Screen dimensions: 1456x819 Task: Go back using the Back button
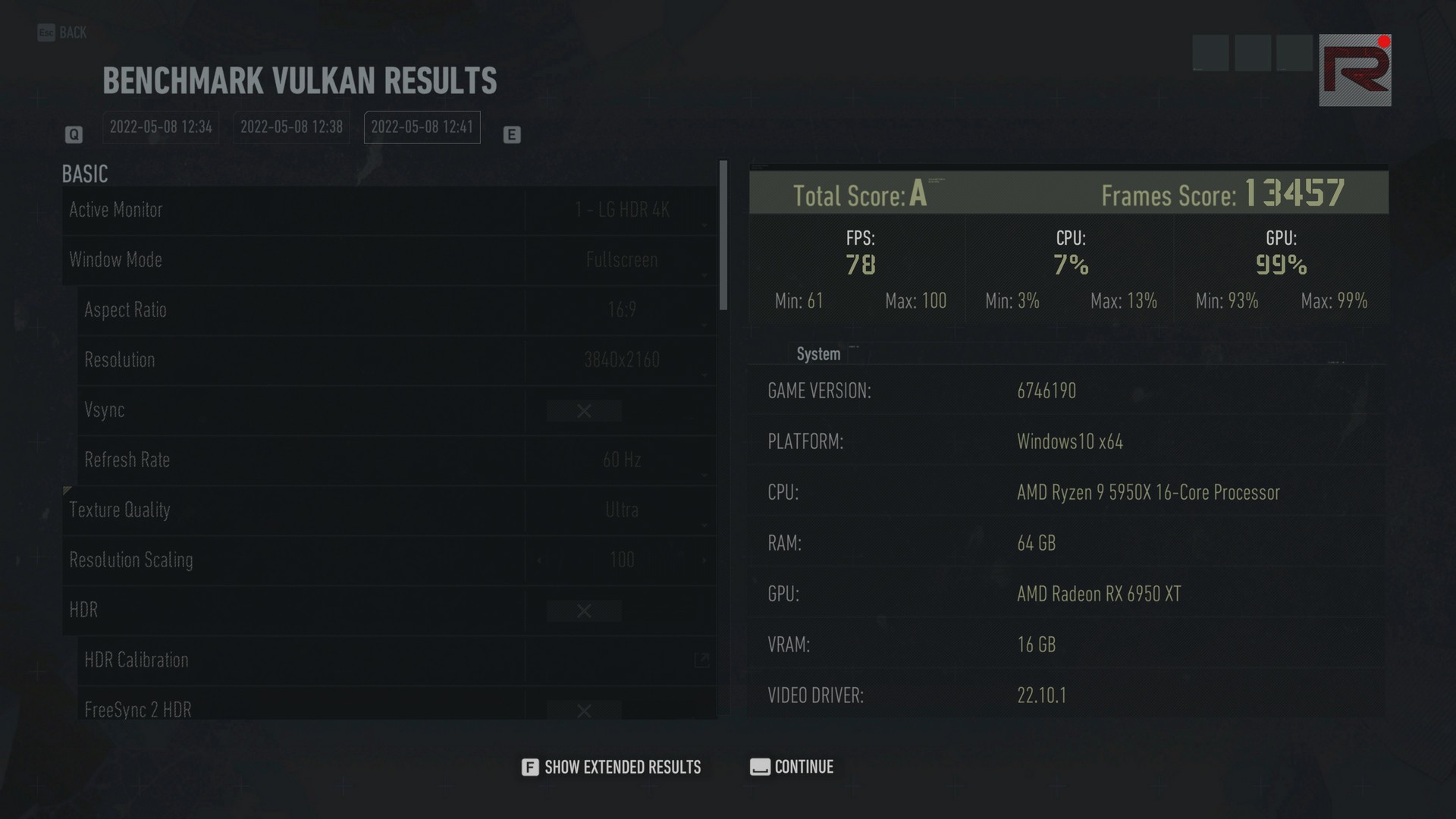pyautogui.click(x=62, y=33)
